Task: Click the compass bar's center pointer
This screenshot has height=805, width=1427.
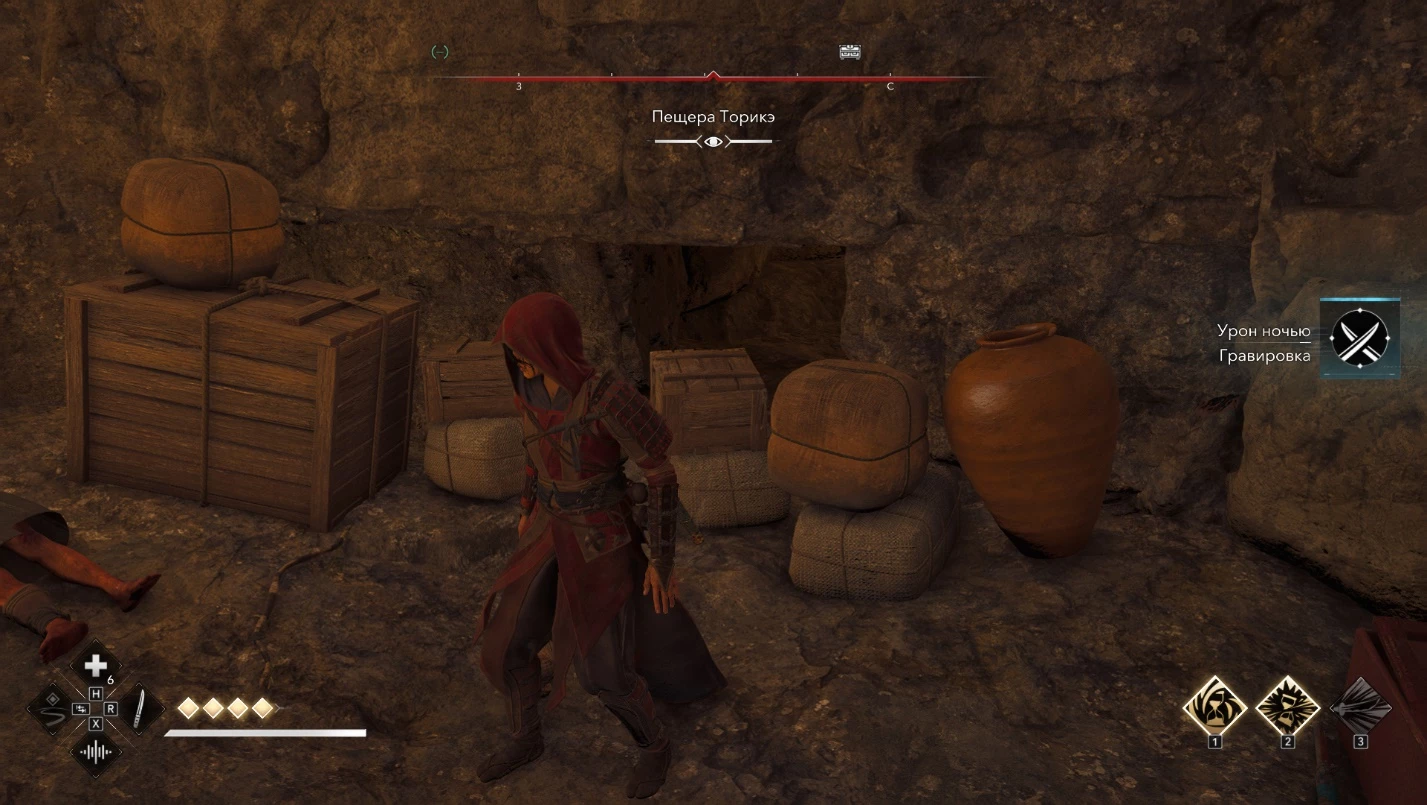Action: pyautogui.click(x=712, y=75)
